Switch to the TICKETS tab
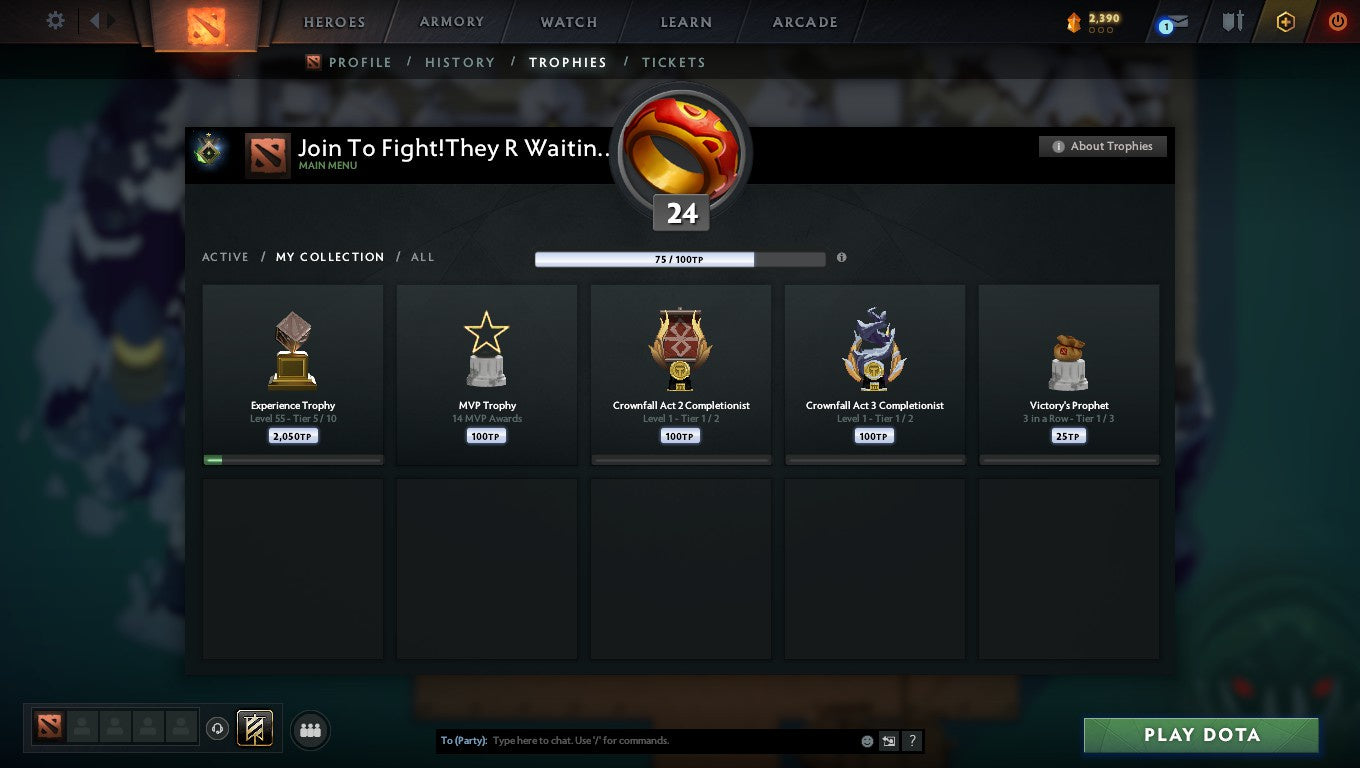1360x768 pixels. pyautogui.click(x=673, y=62)
